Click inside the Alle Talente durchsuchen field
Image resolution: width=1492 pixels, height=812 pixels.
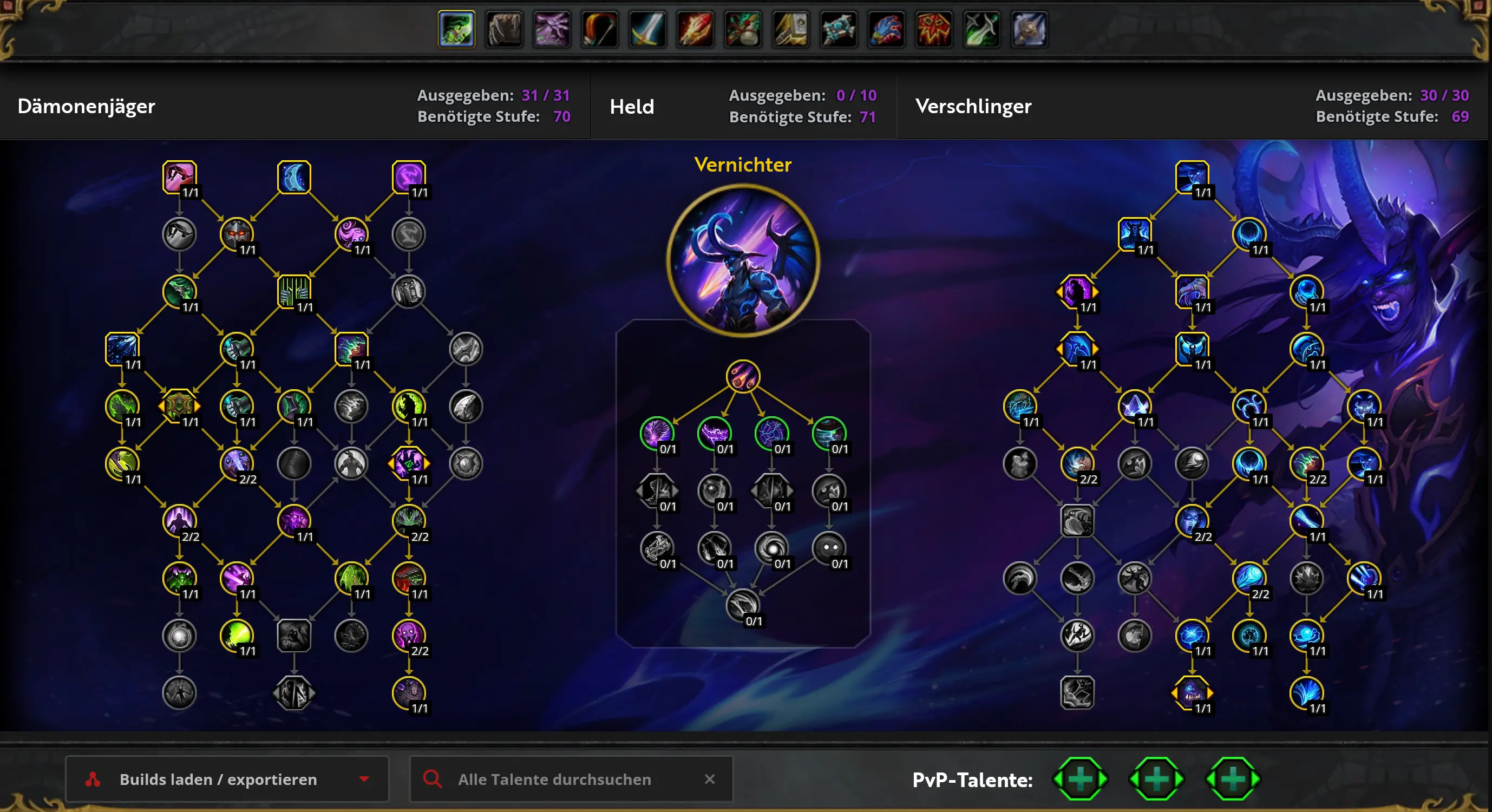tap(556, 779)
